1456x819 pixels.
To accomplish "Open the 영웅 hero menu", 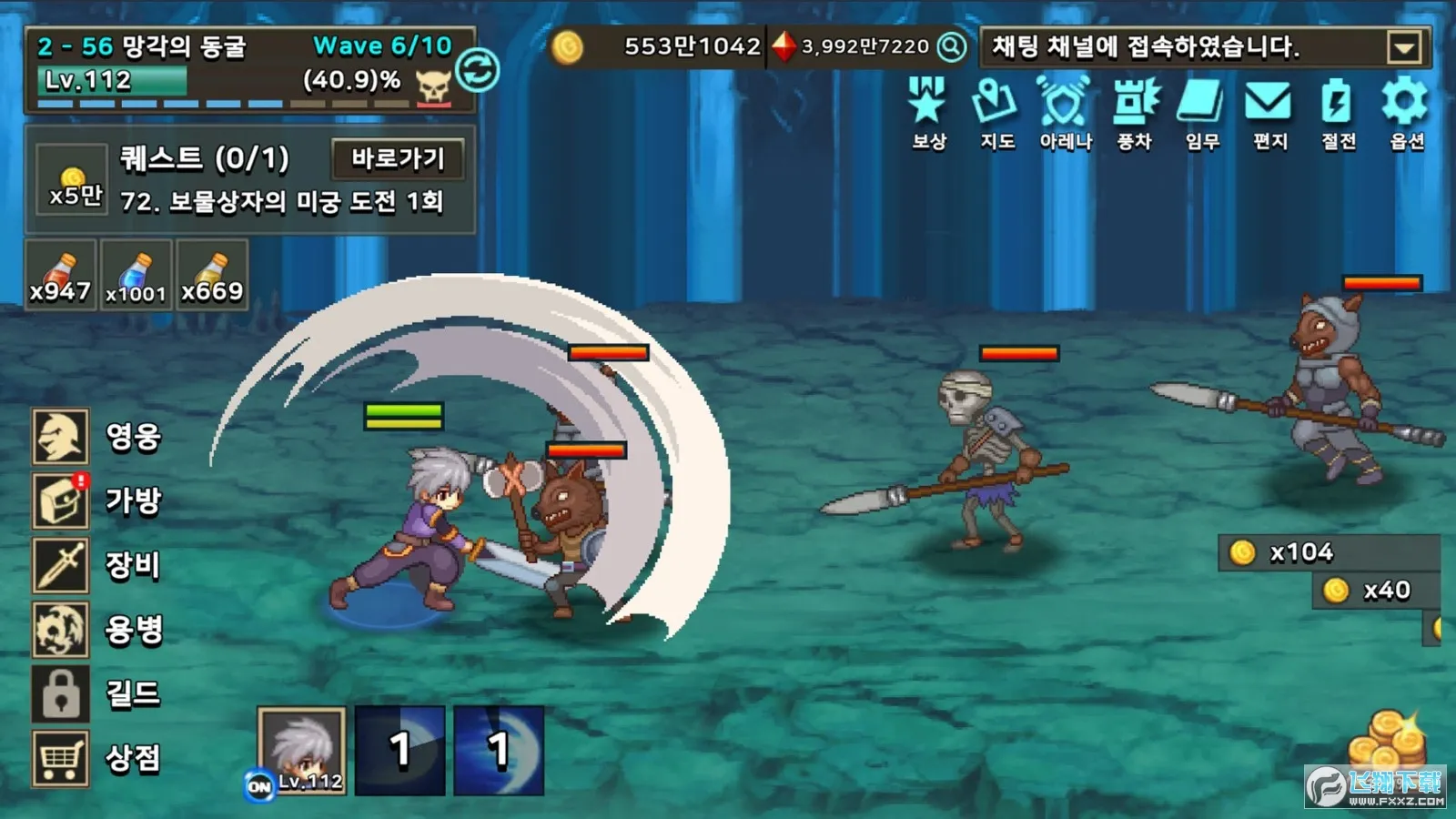I will pyautogui.click(x=62, y=437).
